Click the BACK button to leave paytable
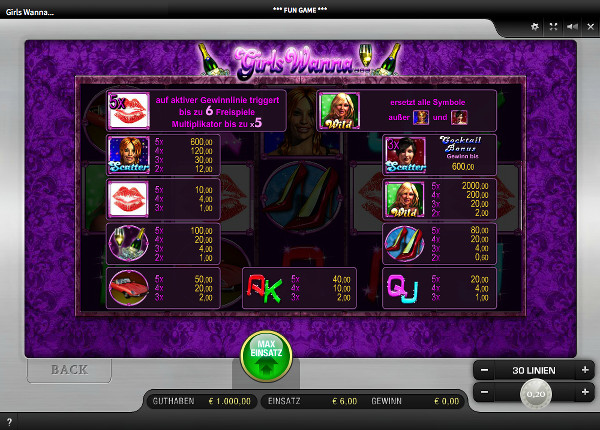 pos(69,369)
